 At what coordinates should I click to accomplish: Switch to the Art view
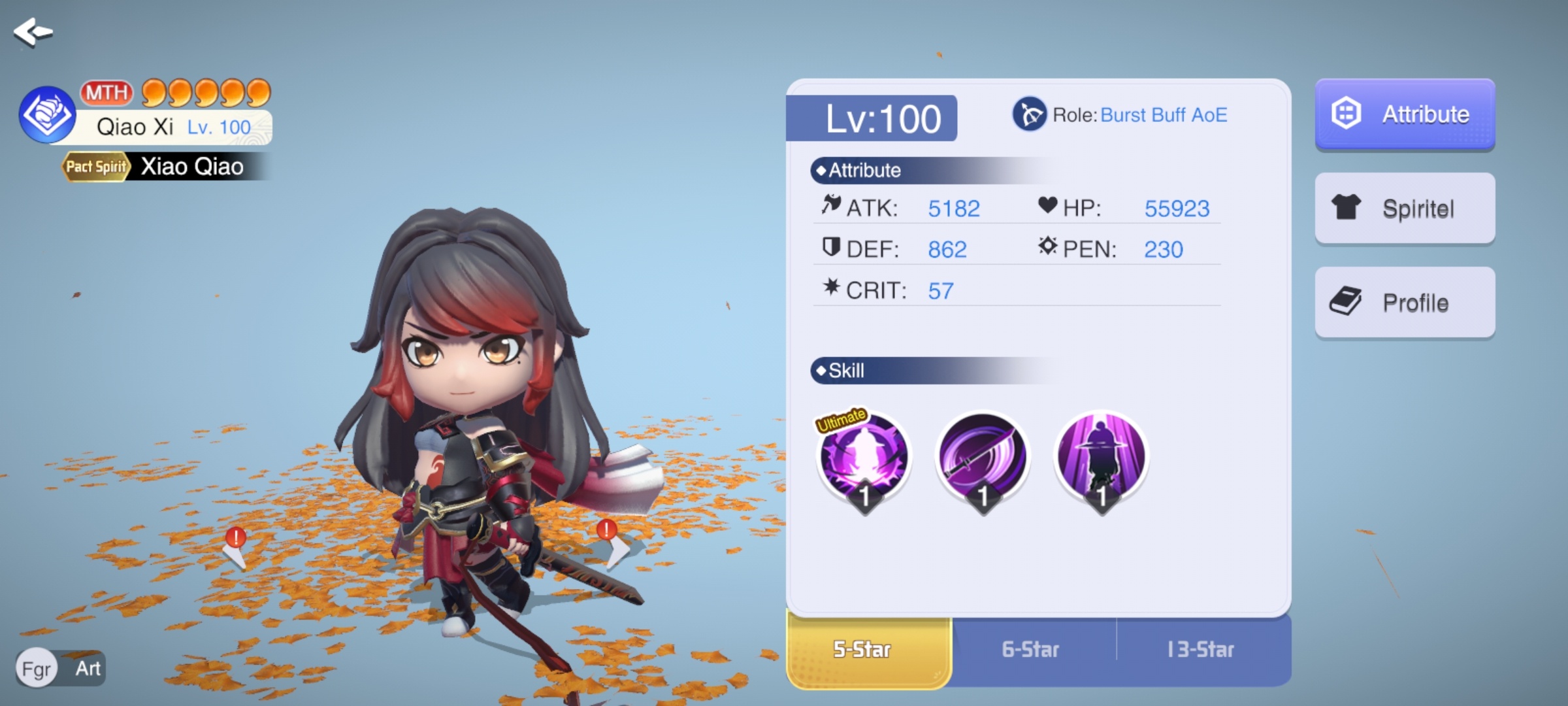(x=88, y=669)
